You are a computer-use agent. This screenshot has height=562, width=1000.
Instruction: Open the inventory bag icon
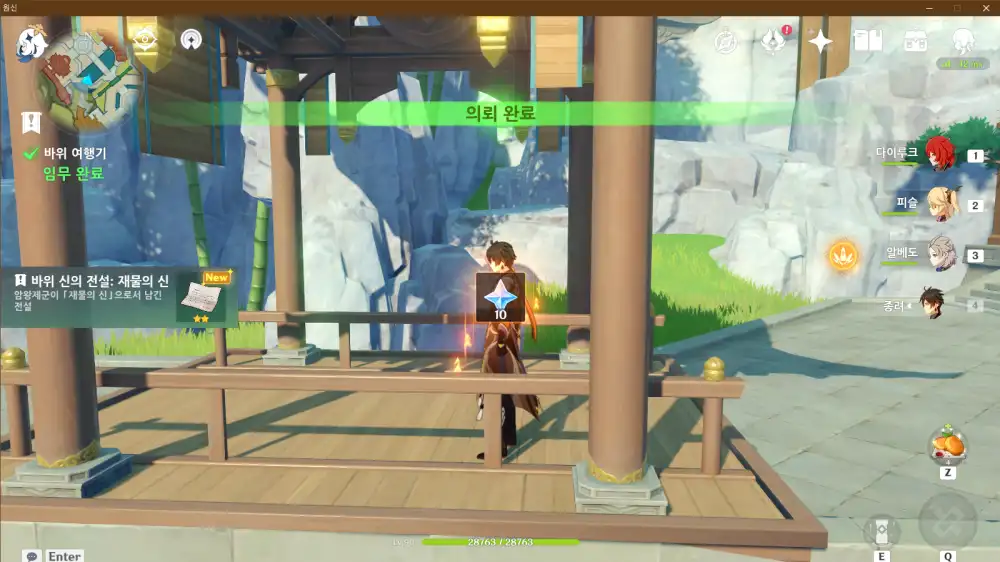pos(915,41)
